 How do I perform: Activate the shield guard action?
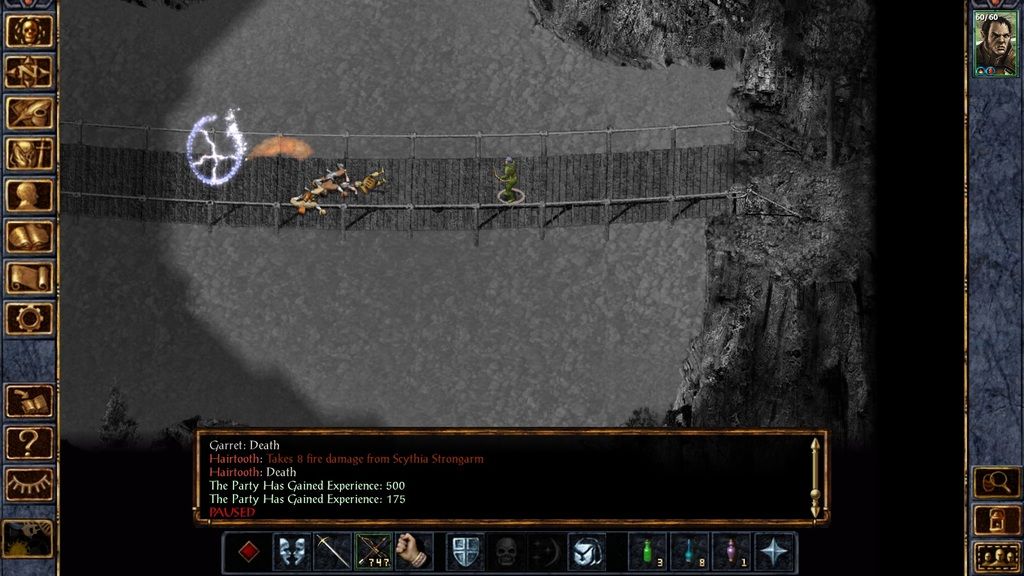[x=466, y=552]
